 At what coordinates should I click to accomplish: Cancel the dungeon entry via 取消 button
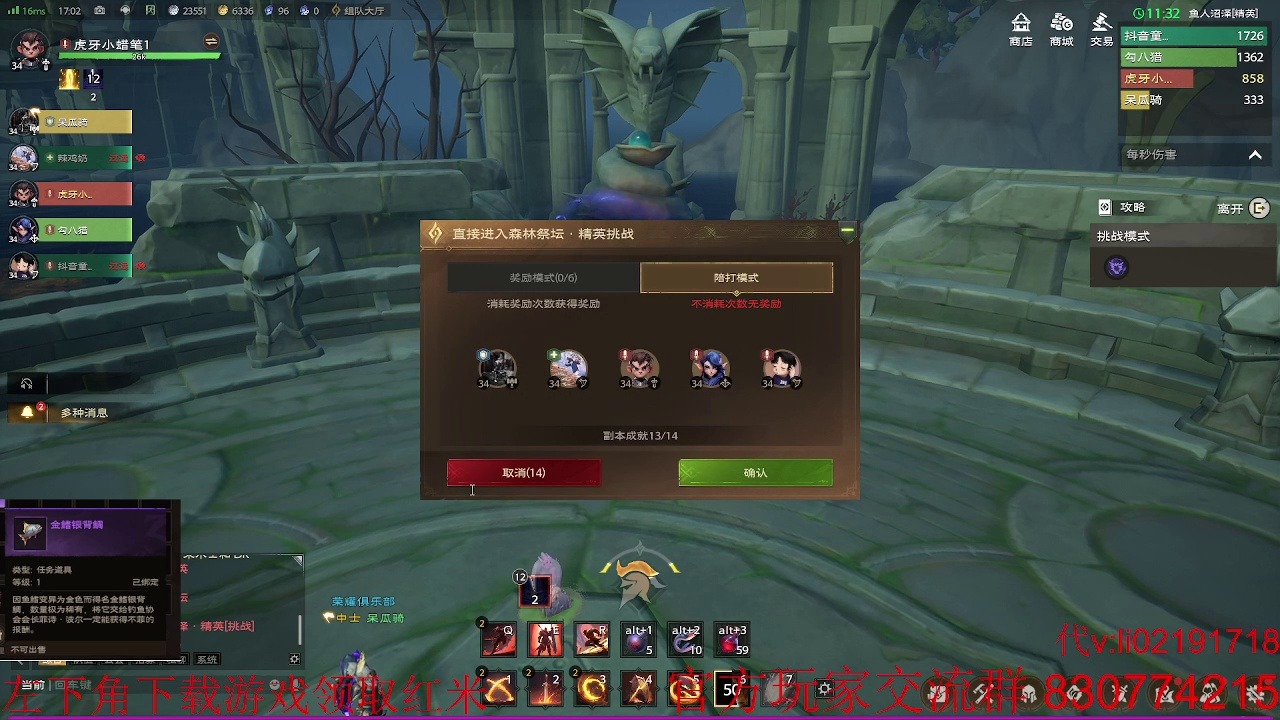point(523,473)
